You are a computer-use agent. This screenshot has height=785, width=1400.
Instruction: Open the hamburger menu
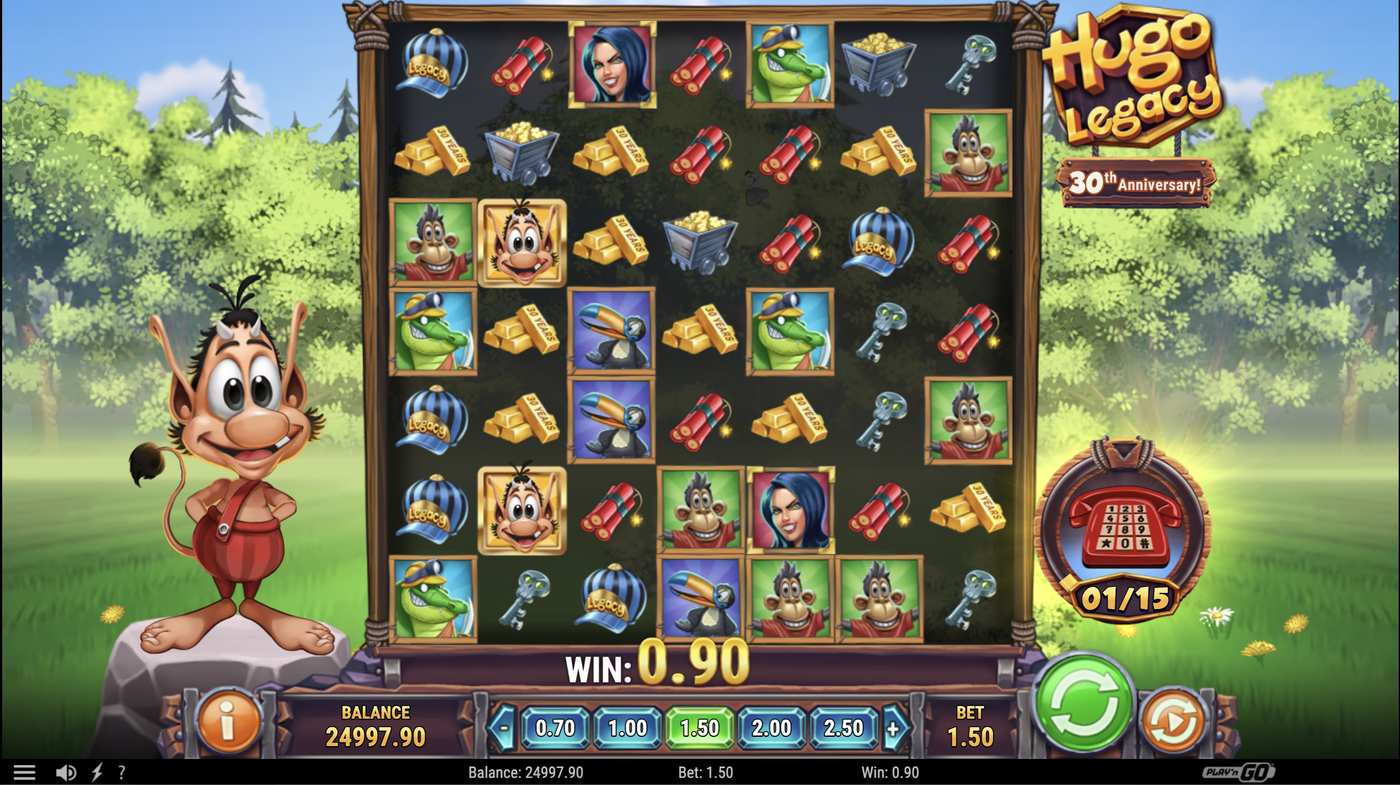[x=25, y=771]
